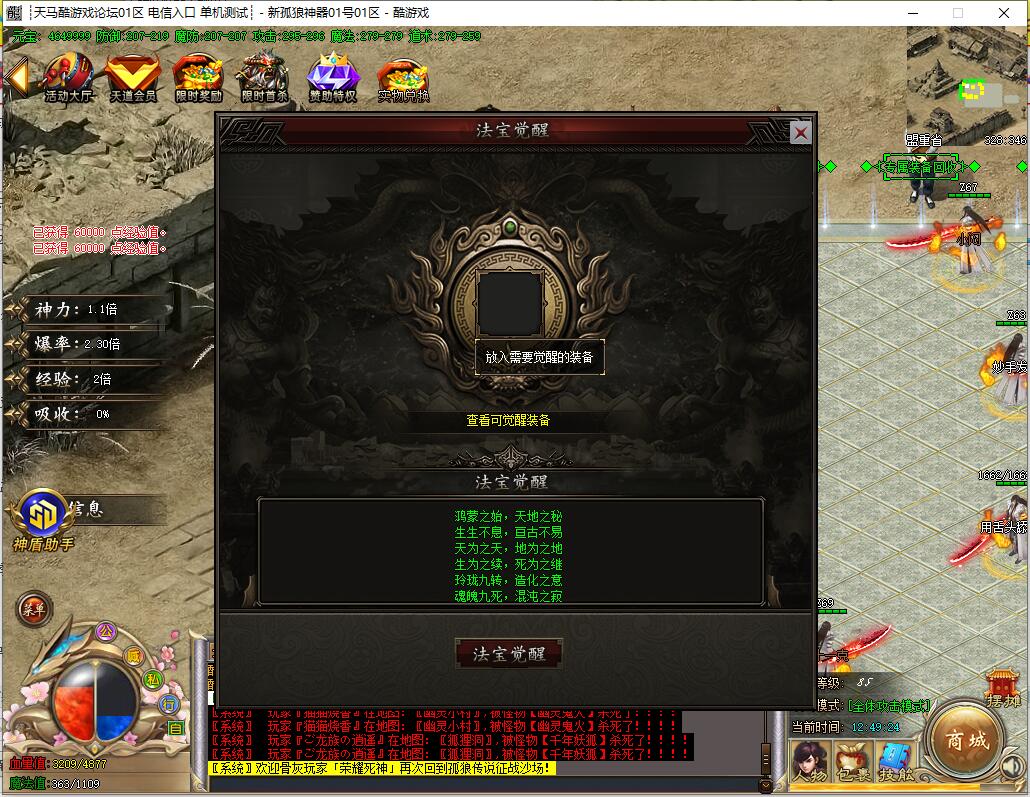Open 实物兑换 item exchange
The image size is (1030, 797).
click(x=403, y=76)
